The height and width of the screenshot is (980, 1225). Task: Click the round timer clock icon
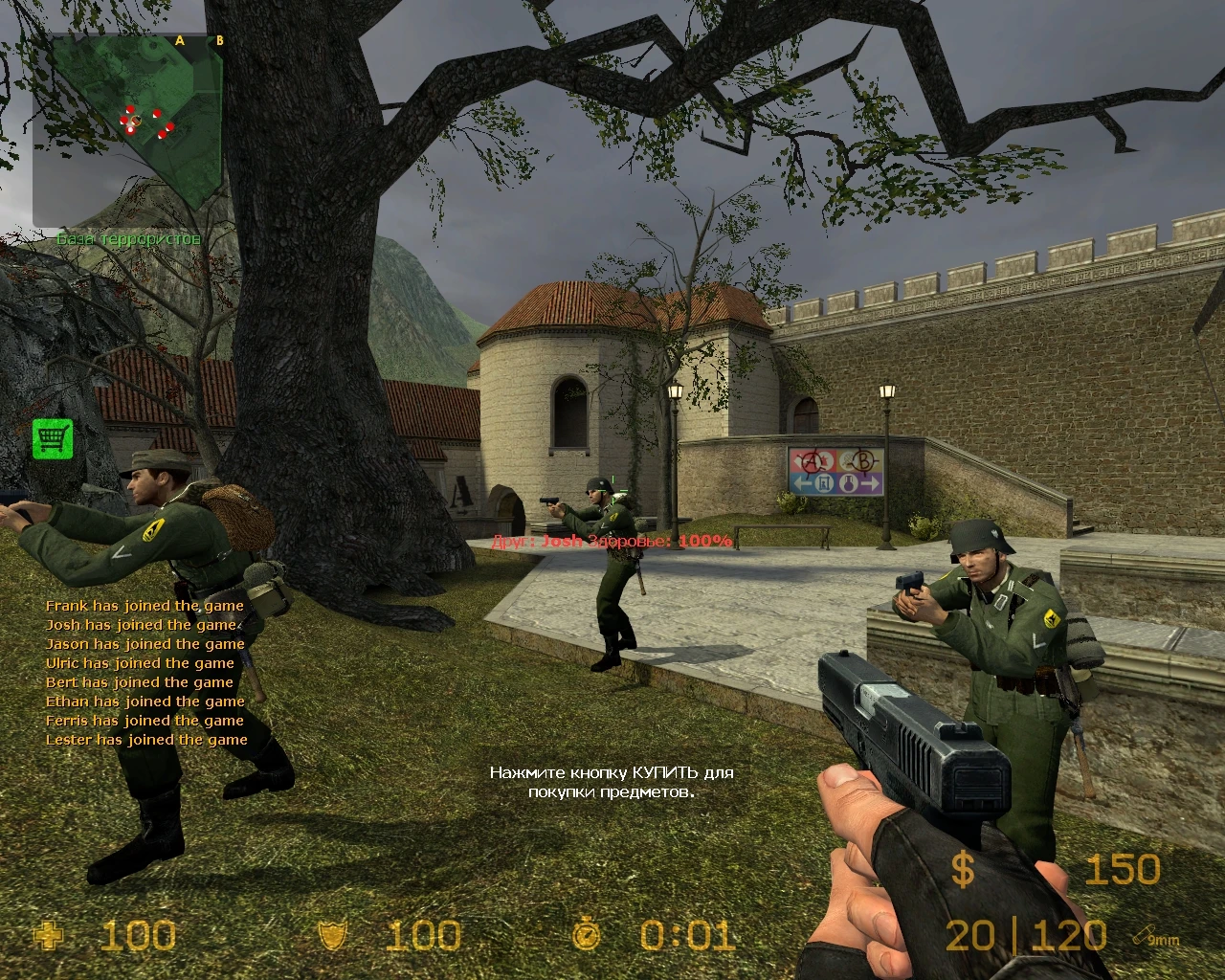(585, 935)
